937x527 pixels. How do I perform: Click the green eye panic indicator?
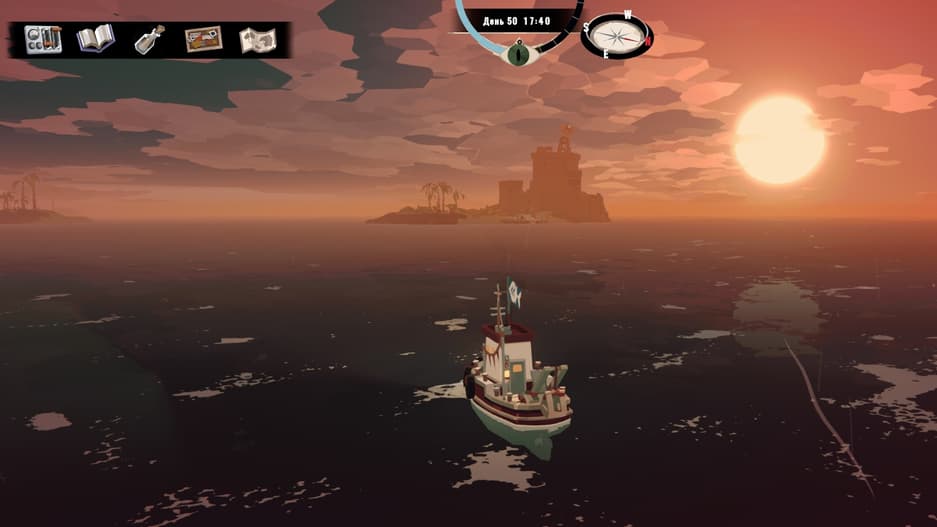pyautogui.click(x=518, y=52)
